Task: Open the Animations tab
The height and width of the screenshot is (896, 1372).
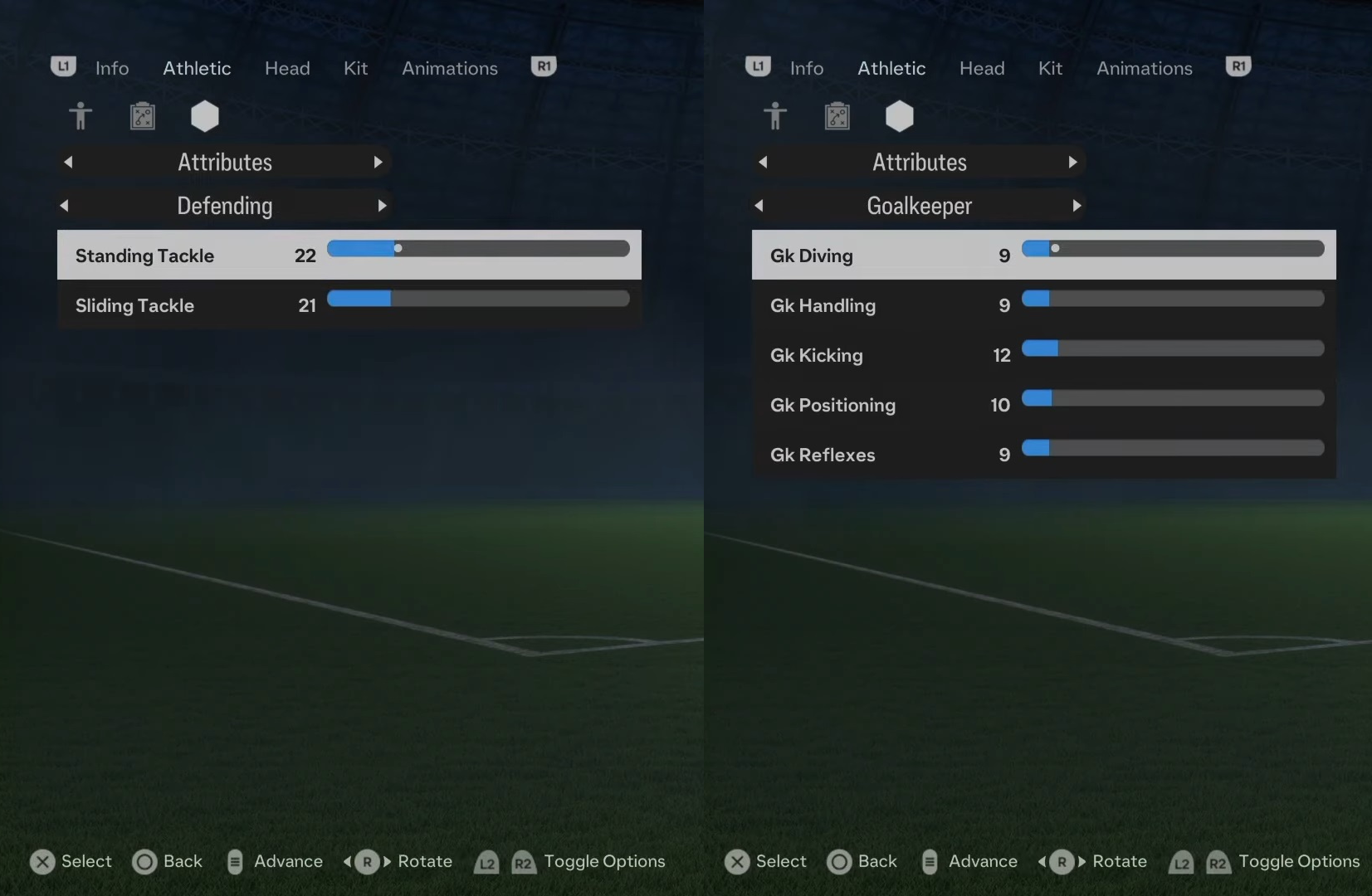Action: pos(448,68)
